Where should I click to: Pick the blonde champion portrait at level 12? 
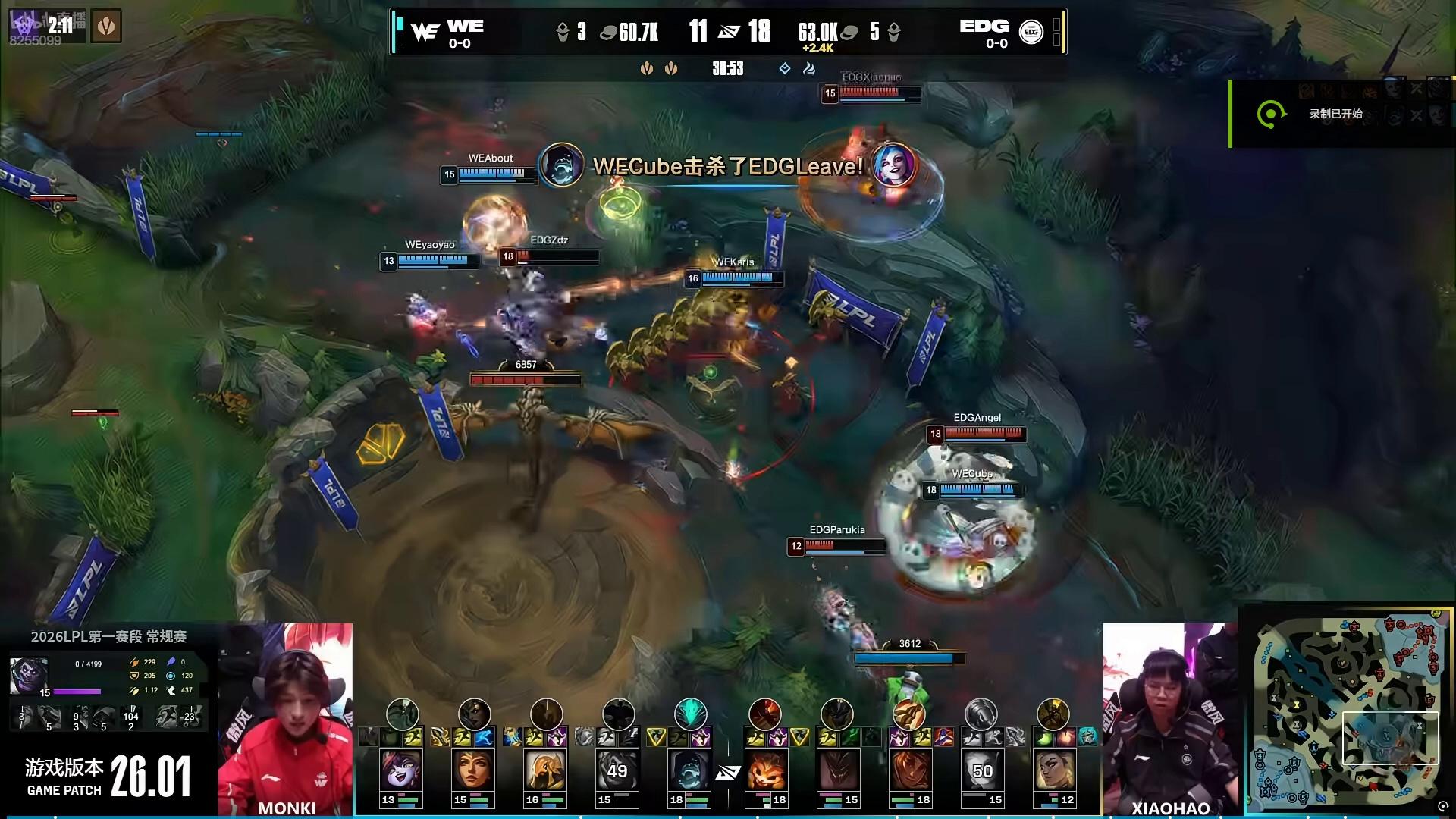click(x=1053, y=771)
